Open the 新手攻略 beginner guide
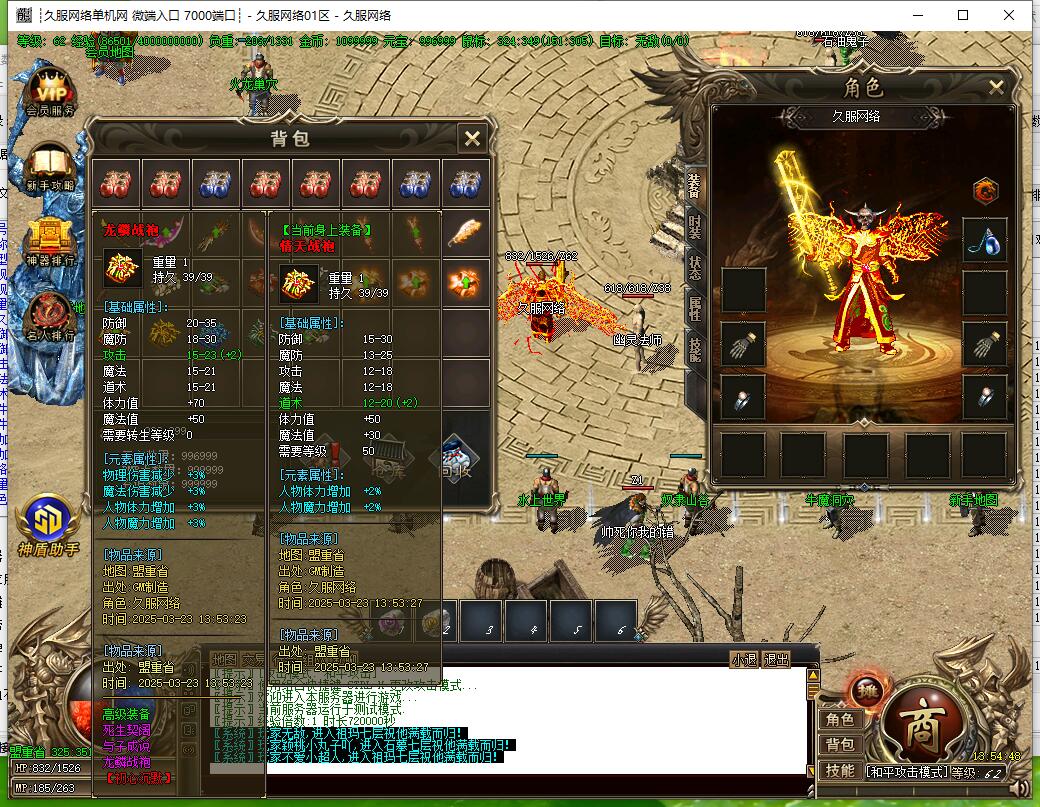Screen dimensions: 1040x807 pyautogui.click(x=50, y=166)
